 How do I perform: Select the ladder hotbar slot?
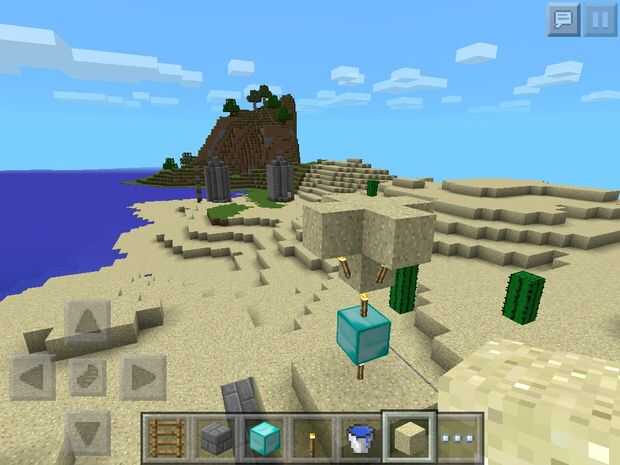coord(167,438)
